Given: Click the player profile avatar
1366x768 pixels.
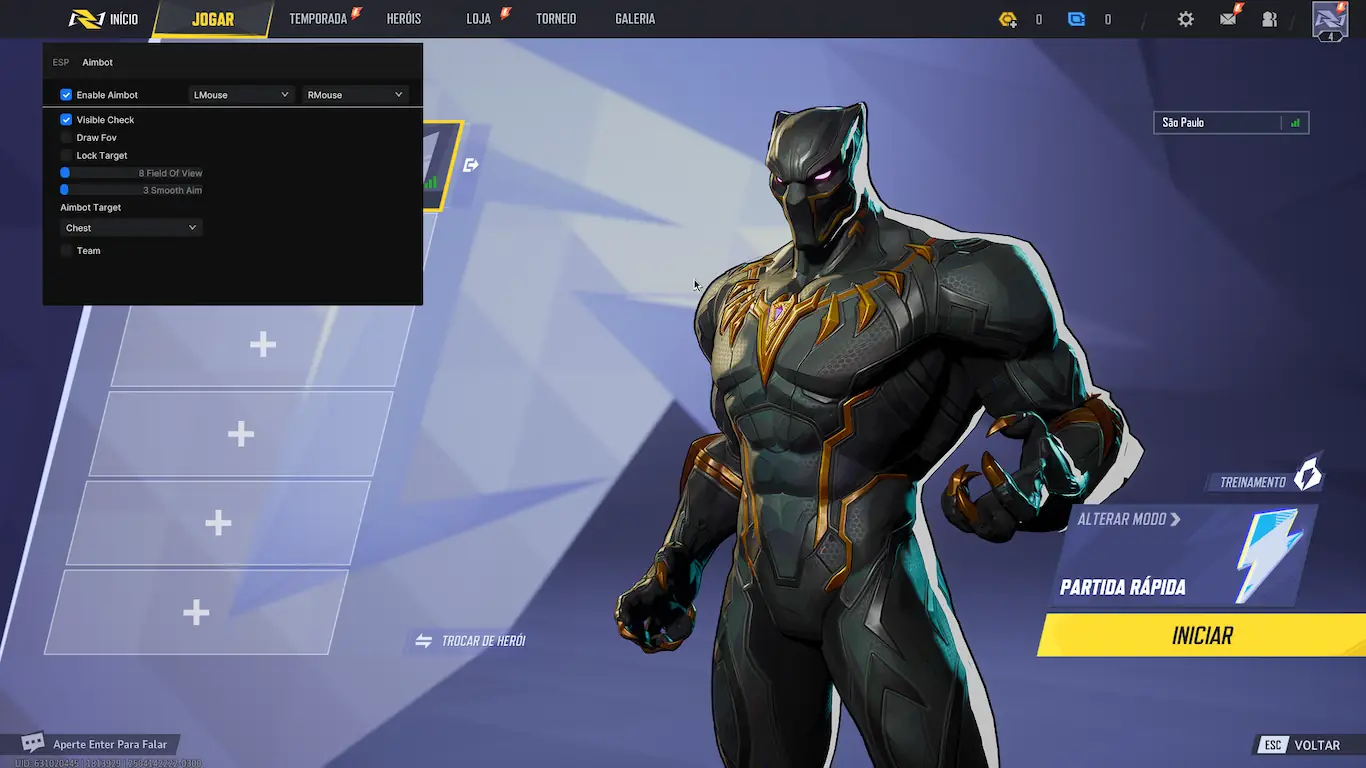Looking at the screenshot, I should [x=1330, y=20].
